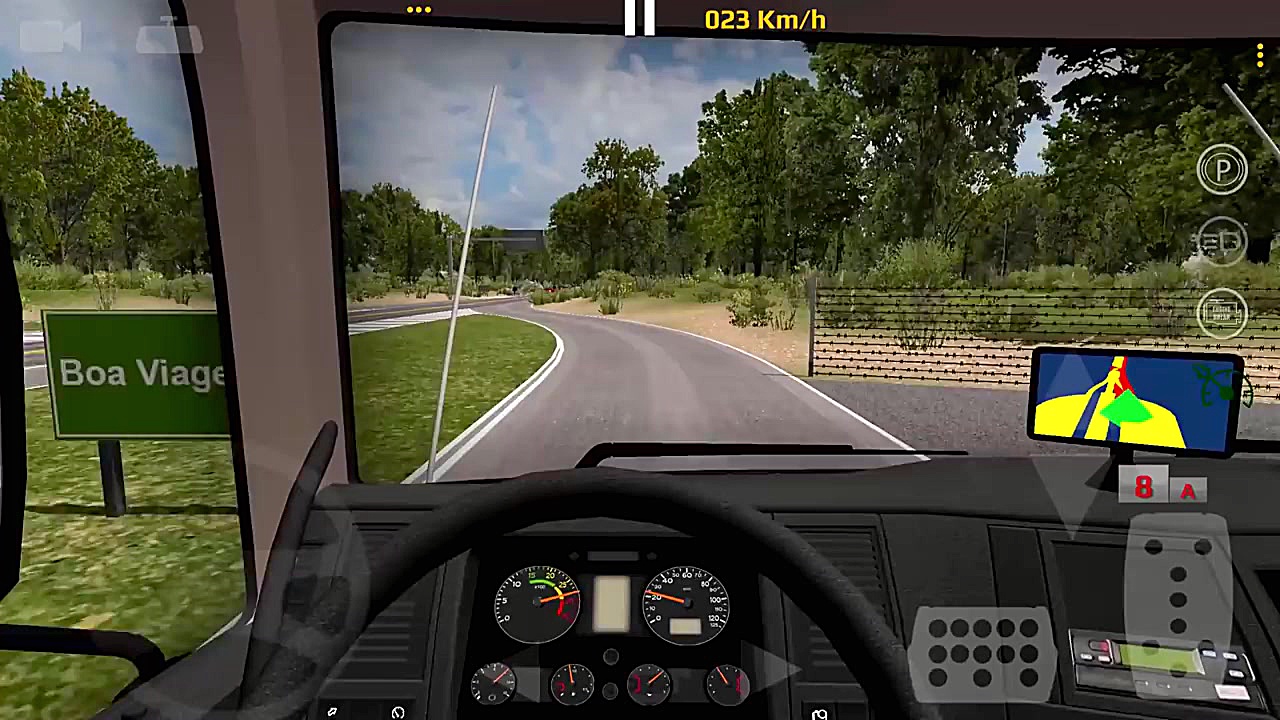Tap the three-dot menu icon at top right
This screenshot has width=1280, height=720.
click(1260, 55)
